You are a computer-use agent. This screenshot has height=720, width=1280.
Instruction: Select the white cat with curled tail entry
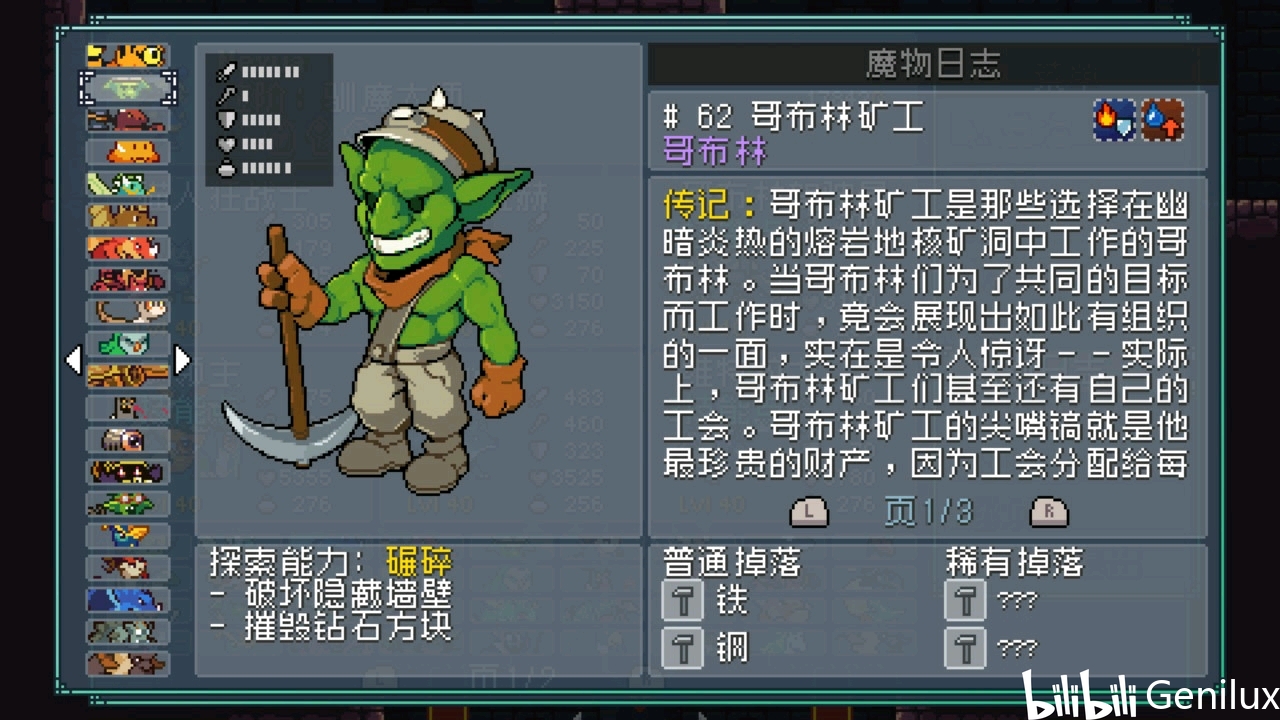click(x=127, y=312)
